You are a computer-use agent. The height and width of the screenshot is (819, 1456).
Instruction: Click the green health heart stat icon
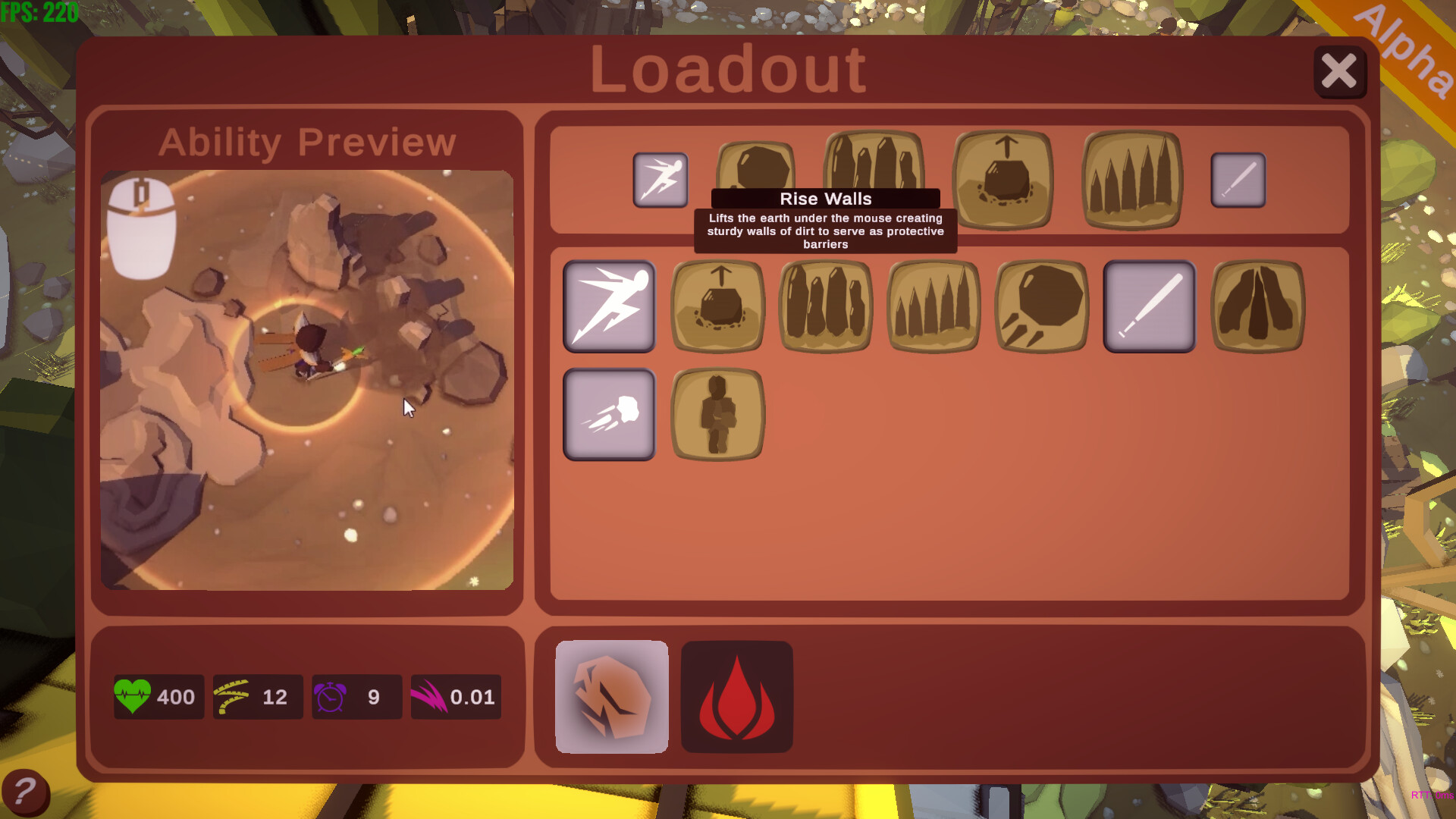(x=133, y=696)
